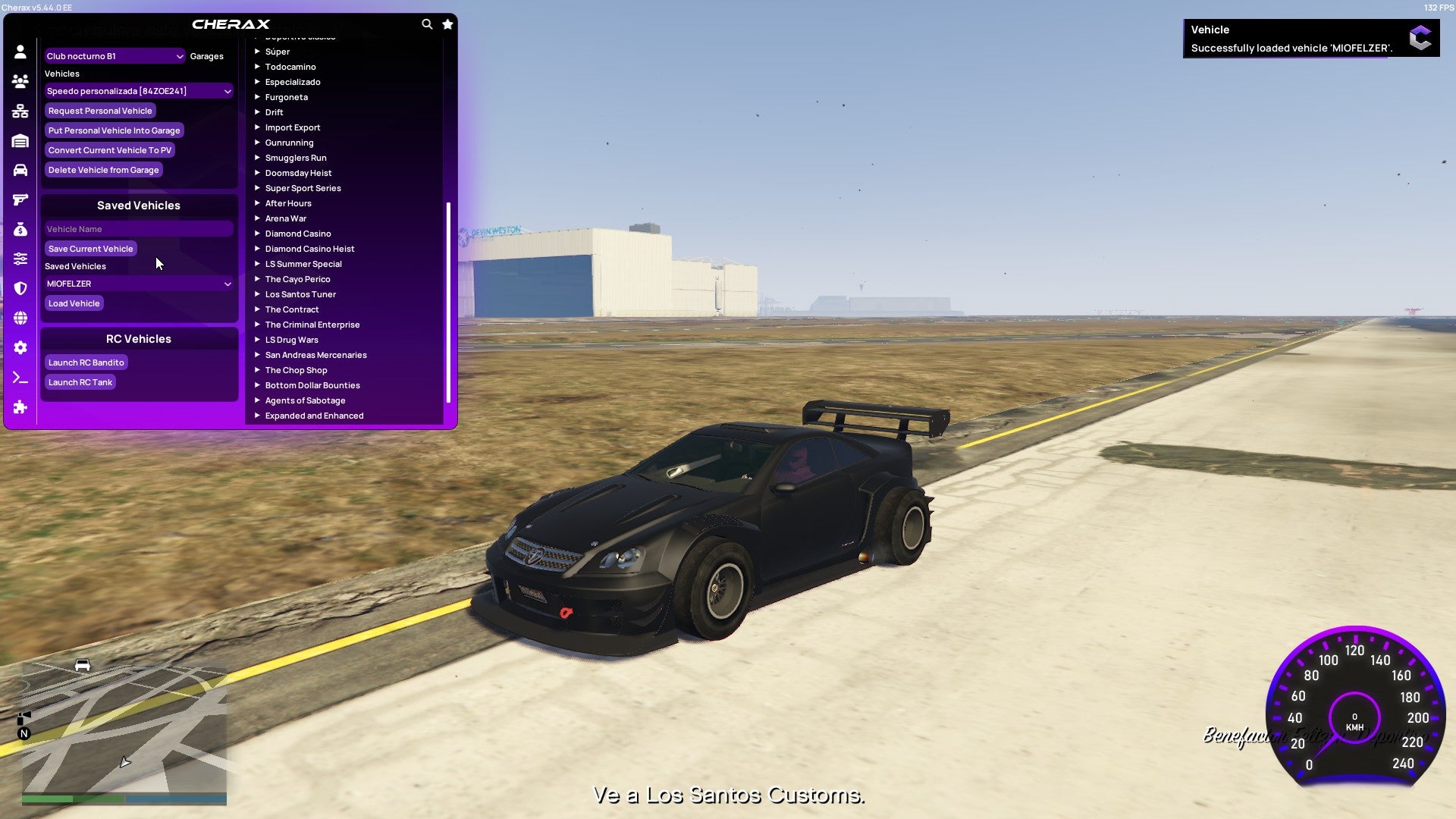Select the Terminal console icon
This screenshot has width=1456, height=819.
click(20, 378)
